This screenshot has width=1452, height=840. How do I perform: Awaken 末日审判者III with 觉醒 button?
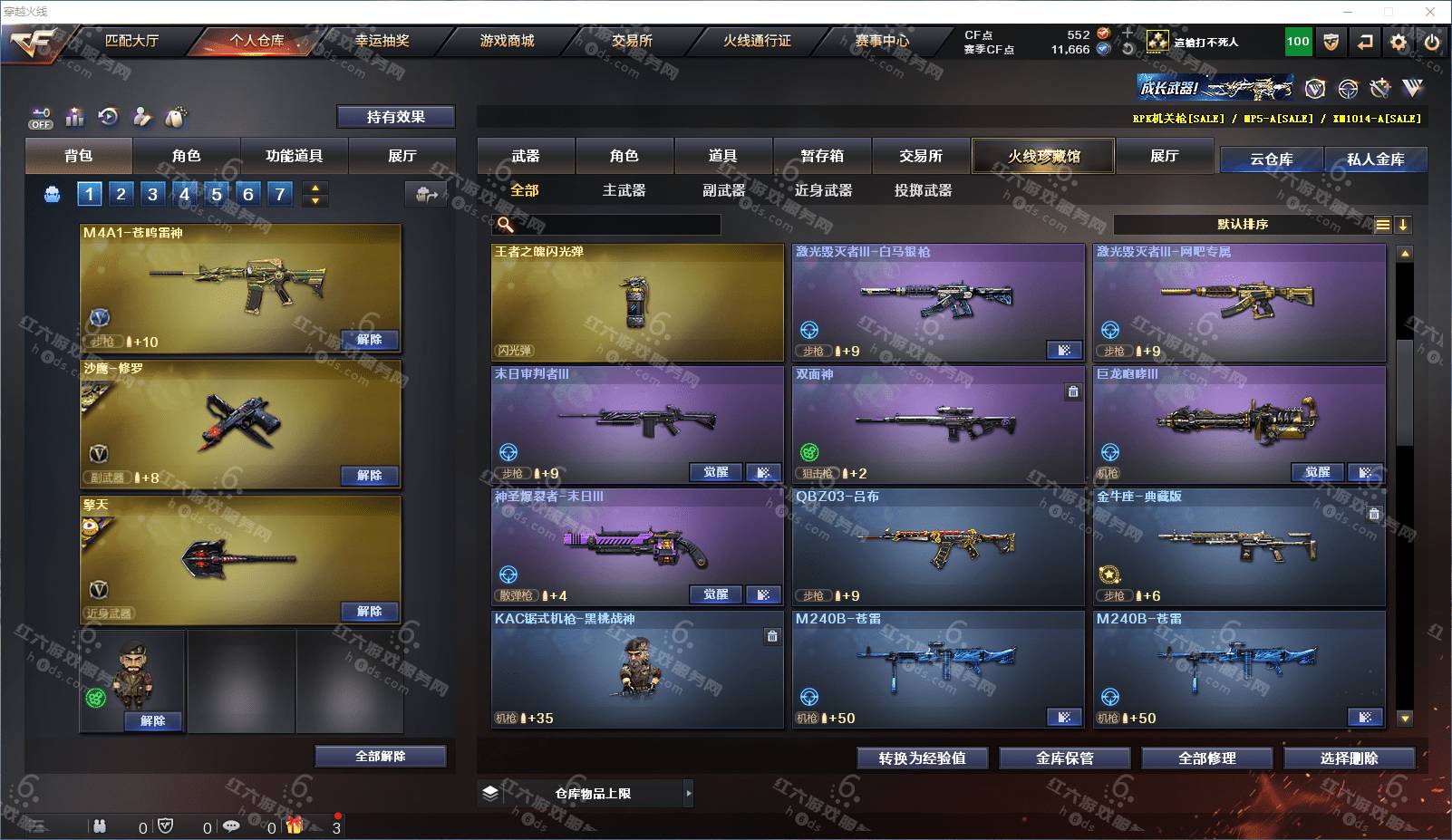pos(715,472)
